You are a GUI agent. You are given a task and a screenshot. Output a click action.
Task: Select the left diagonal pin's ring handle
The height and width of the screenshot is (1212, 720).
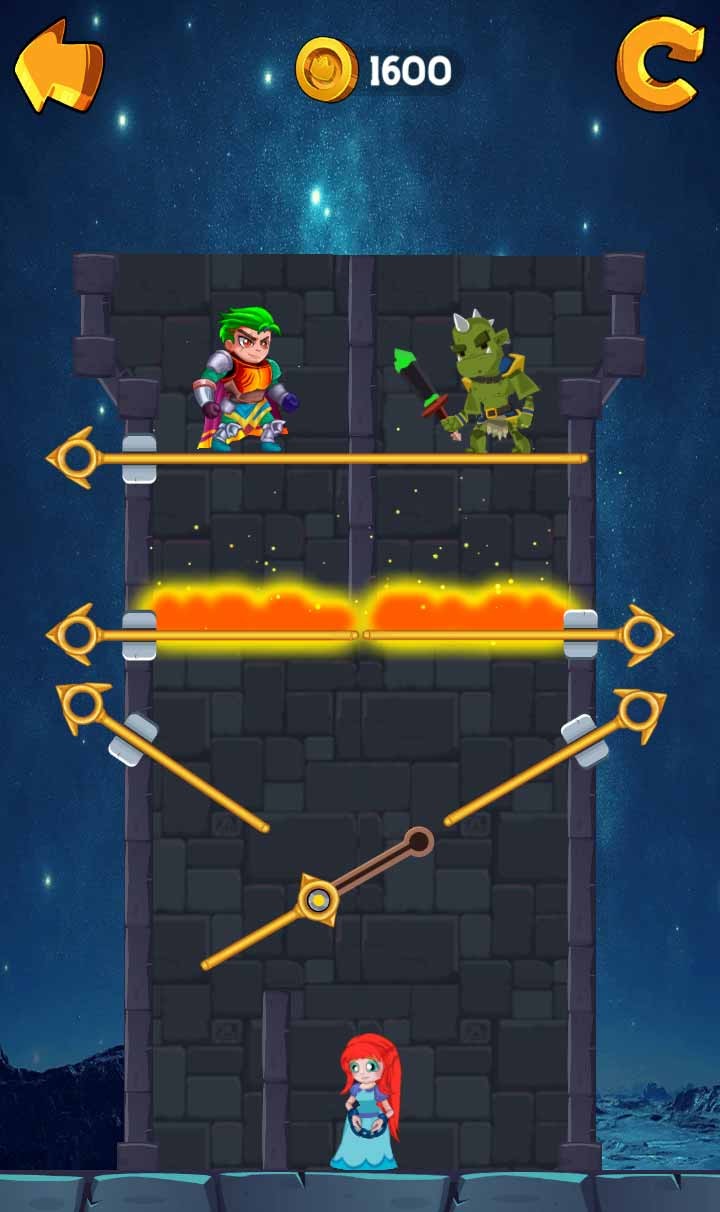pyautogui.click(x=83, y=708)
